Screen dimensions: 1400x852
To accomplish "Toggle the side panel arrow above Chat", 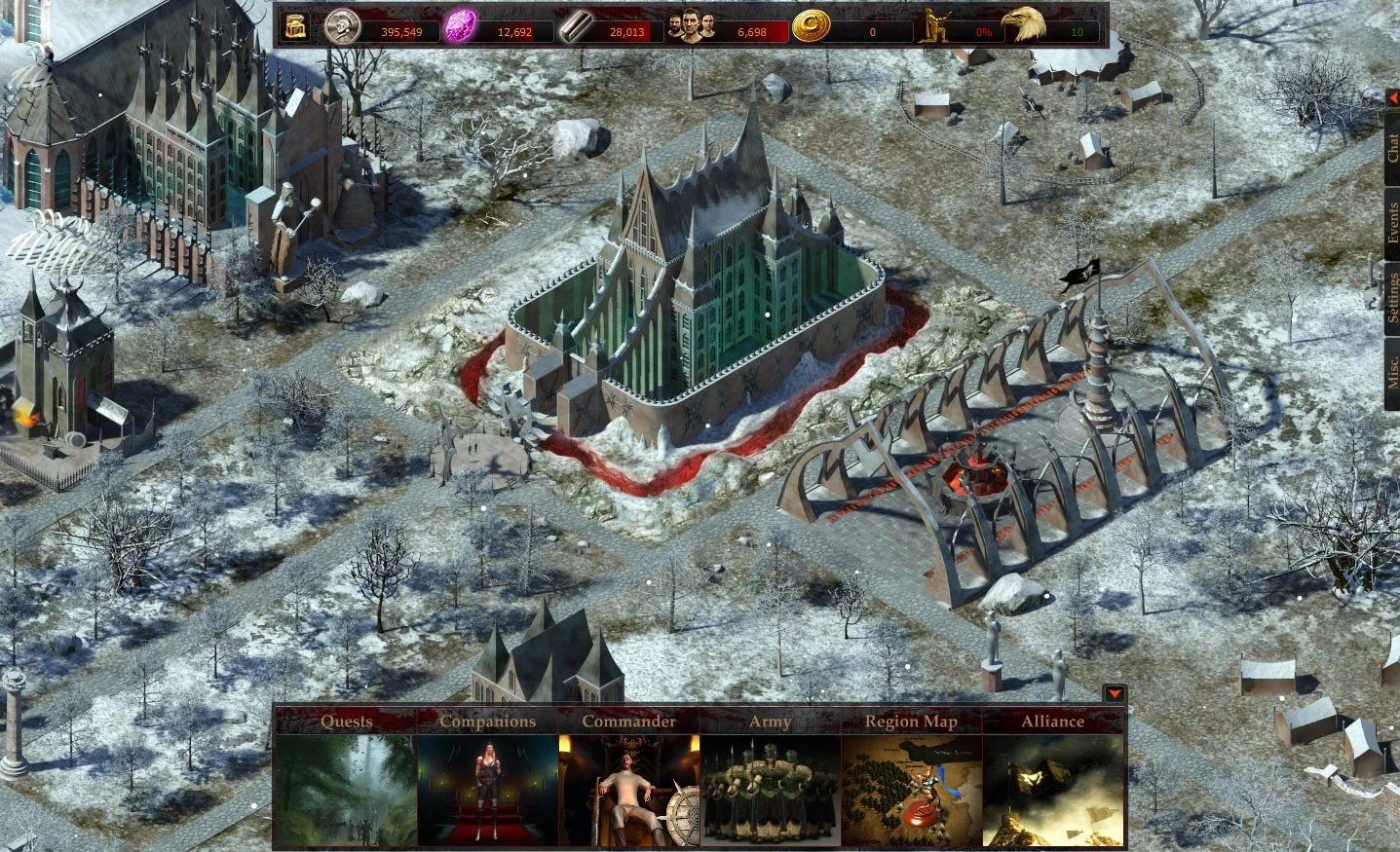I will tap(1393, 97).
